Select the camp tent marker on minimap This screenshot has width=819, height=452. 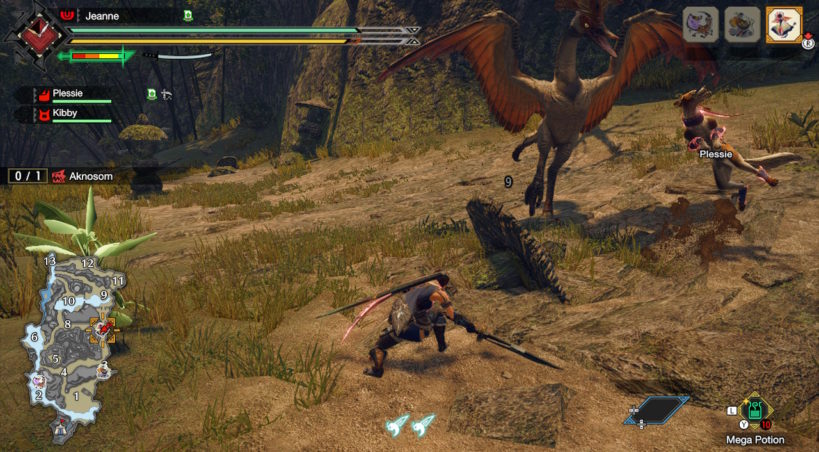click(x=61, y=427)
